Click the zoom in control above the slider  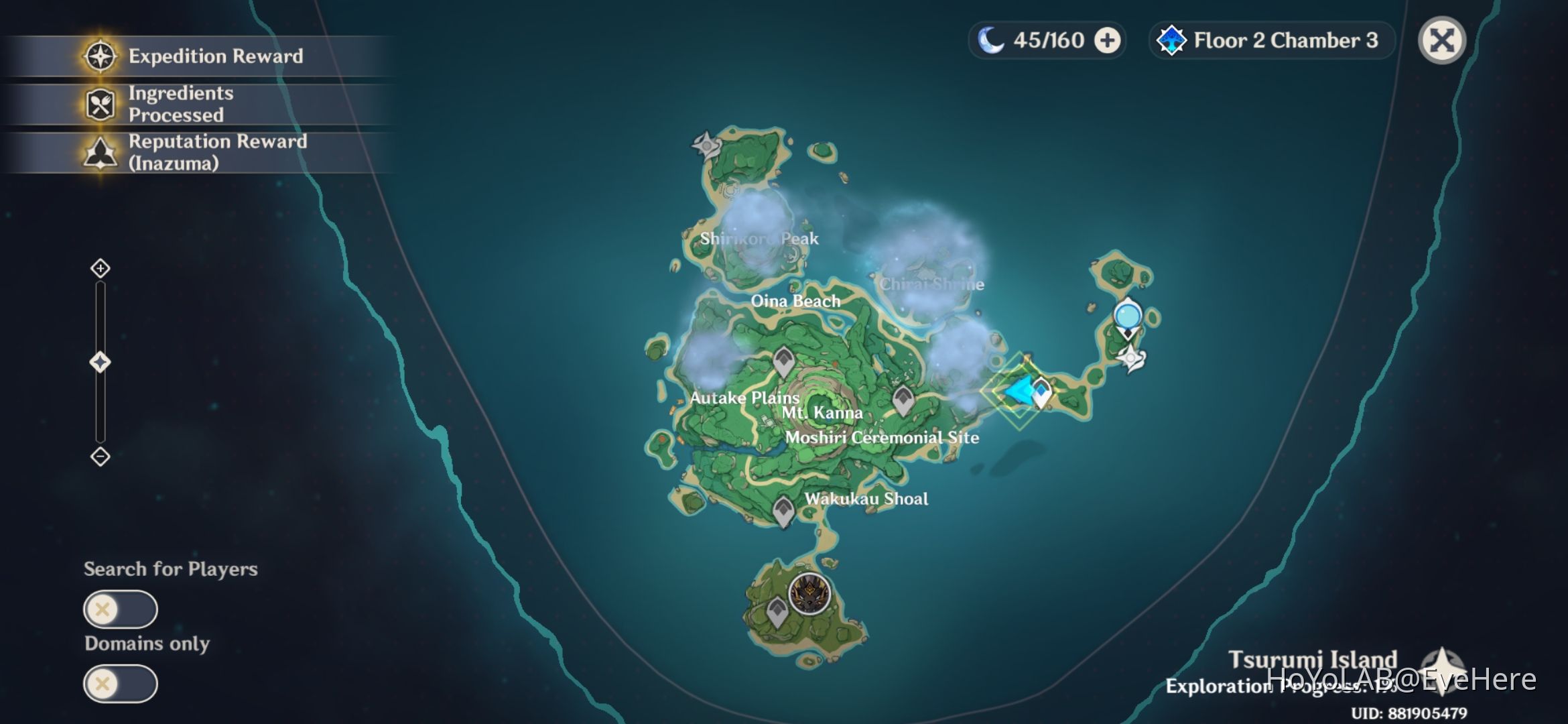click(99, 267)
